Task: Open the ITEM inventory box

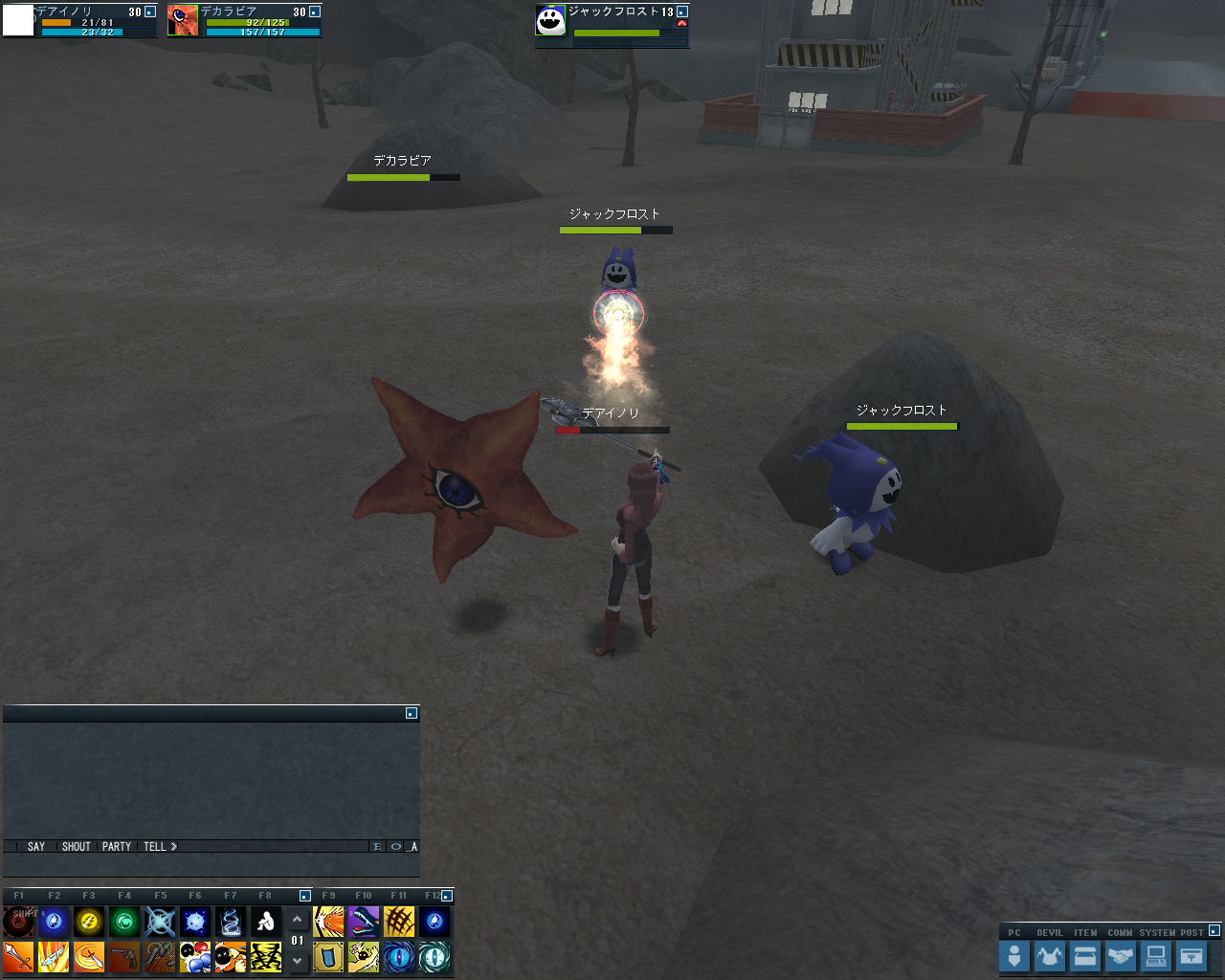Action: click(1085, 956)
